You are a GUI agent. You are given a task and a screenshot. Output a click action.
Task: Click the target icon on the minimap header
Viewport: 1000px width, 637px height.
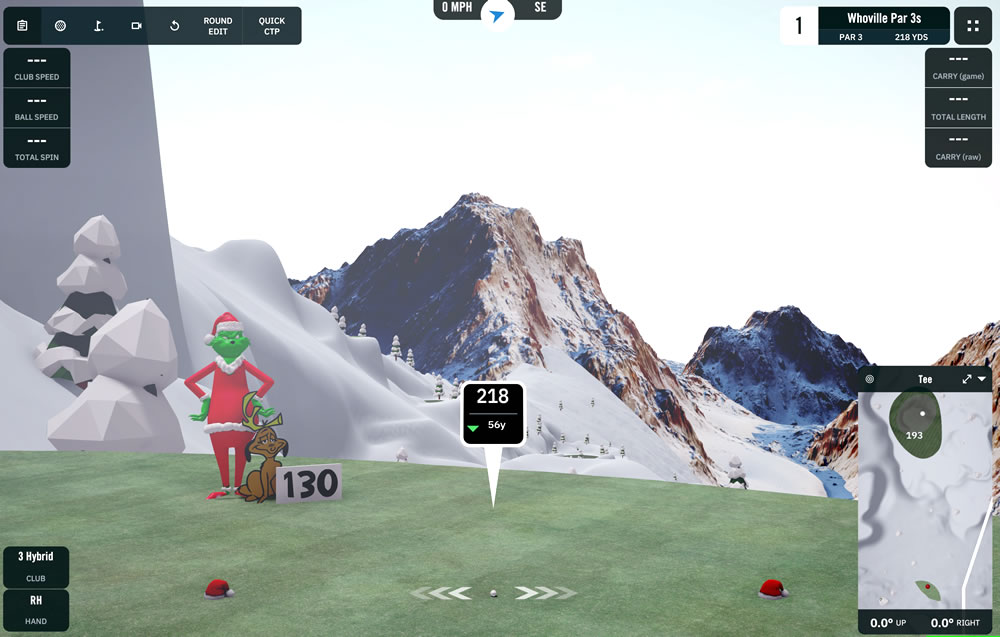pyautogui.click(x=870, y=380)
